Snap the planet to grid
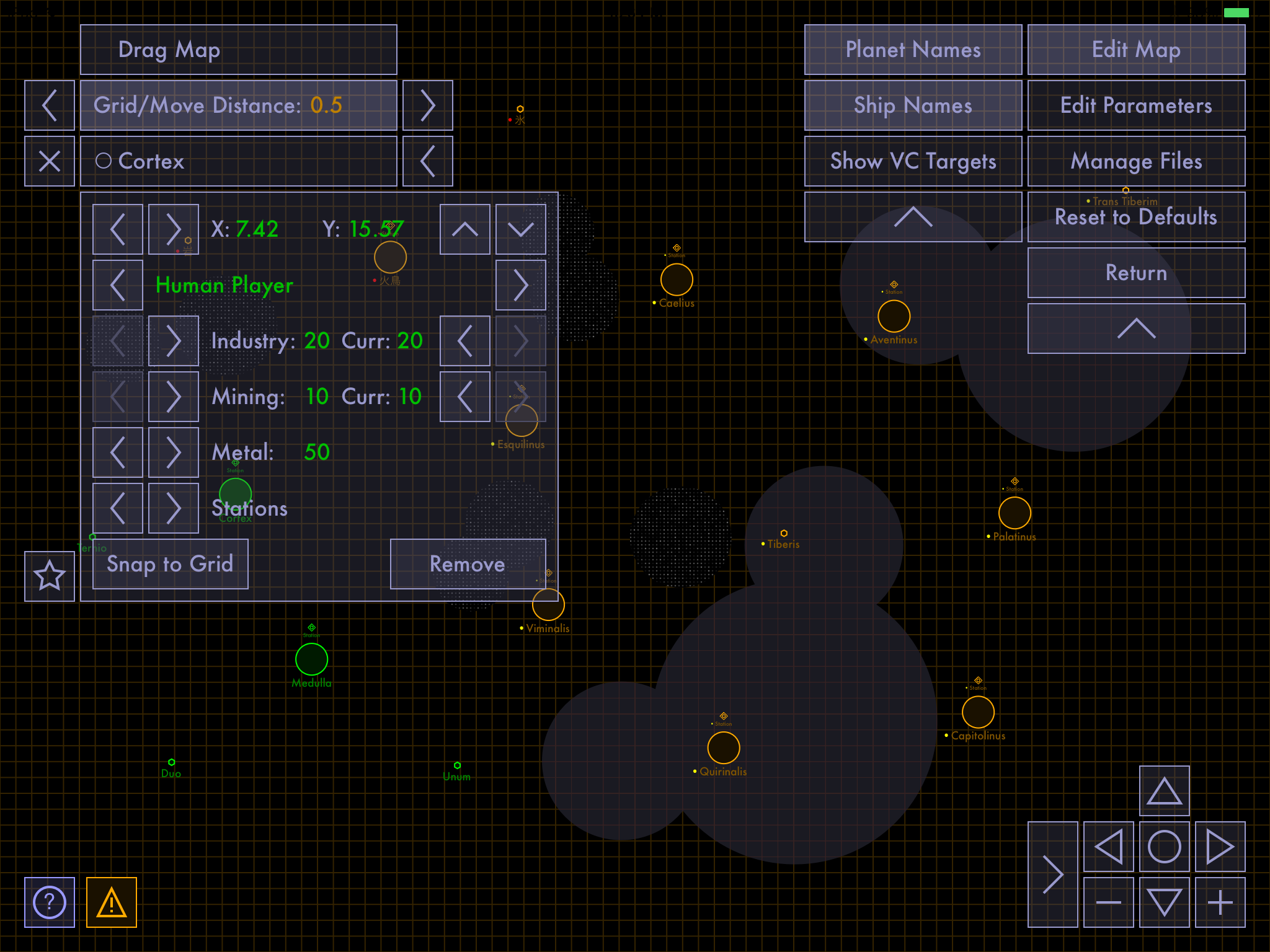This screenshot has height=952, width=1270. coord(170,564)
